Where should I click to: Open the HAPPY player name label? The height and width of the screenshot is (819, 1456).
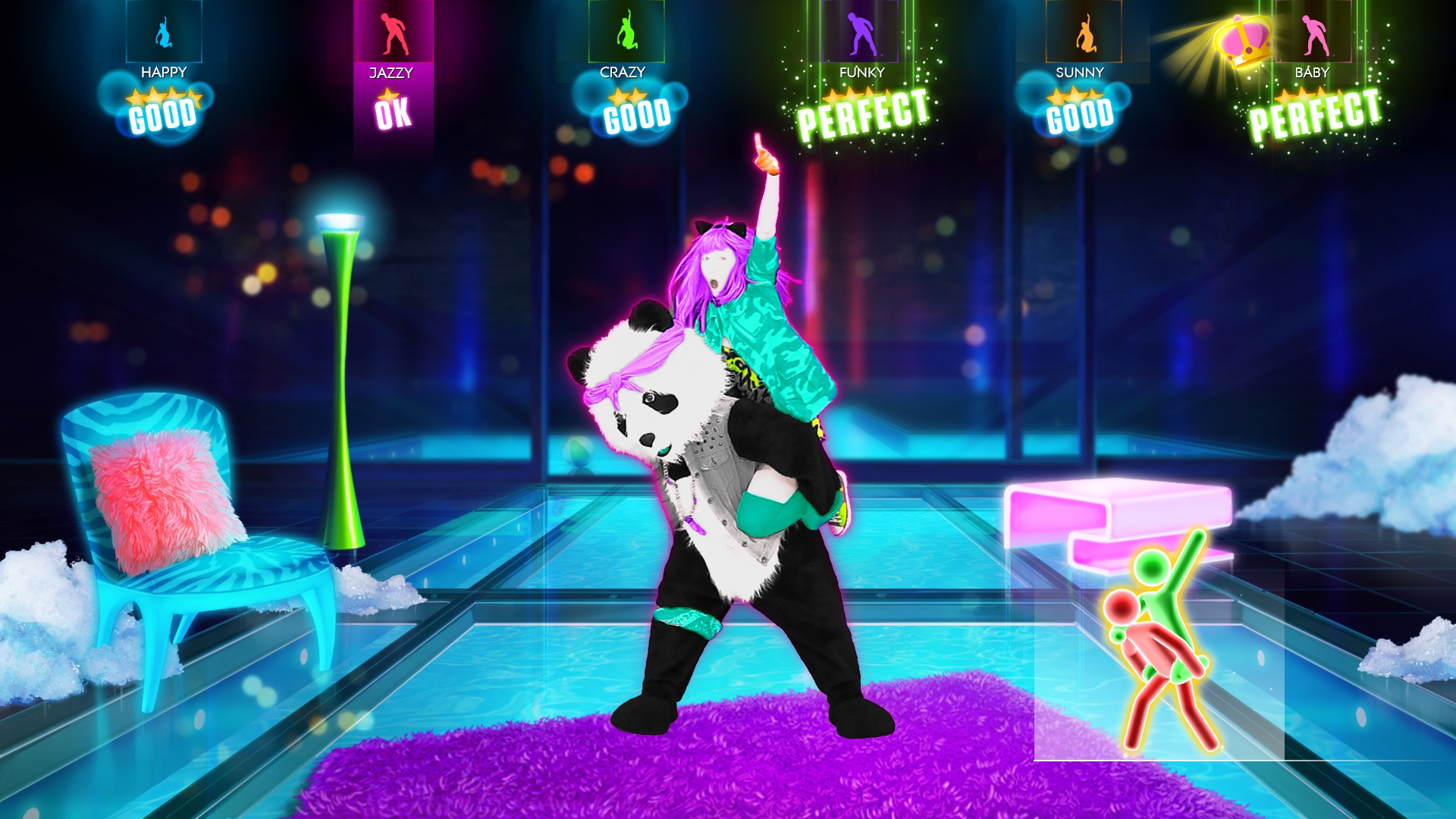(x=163, y=73)
